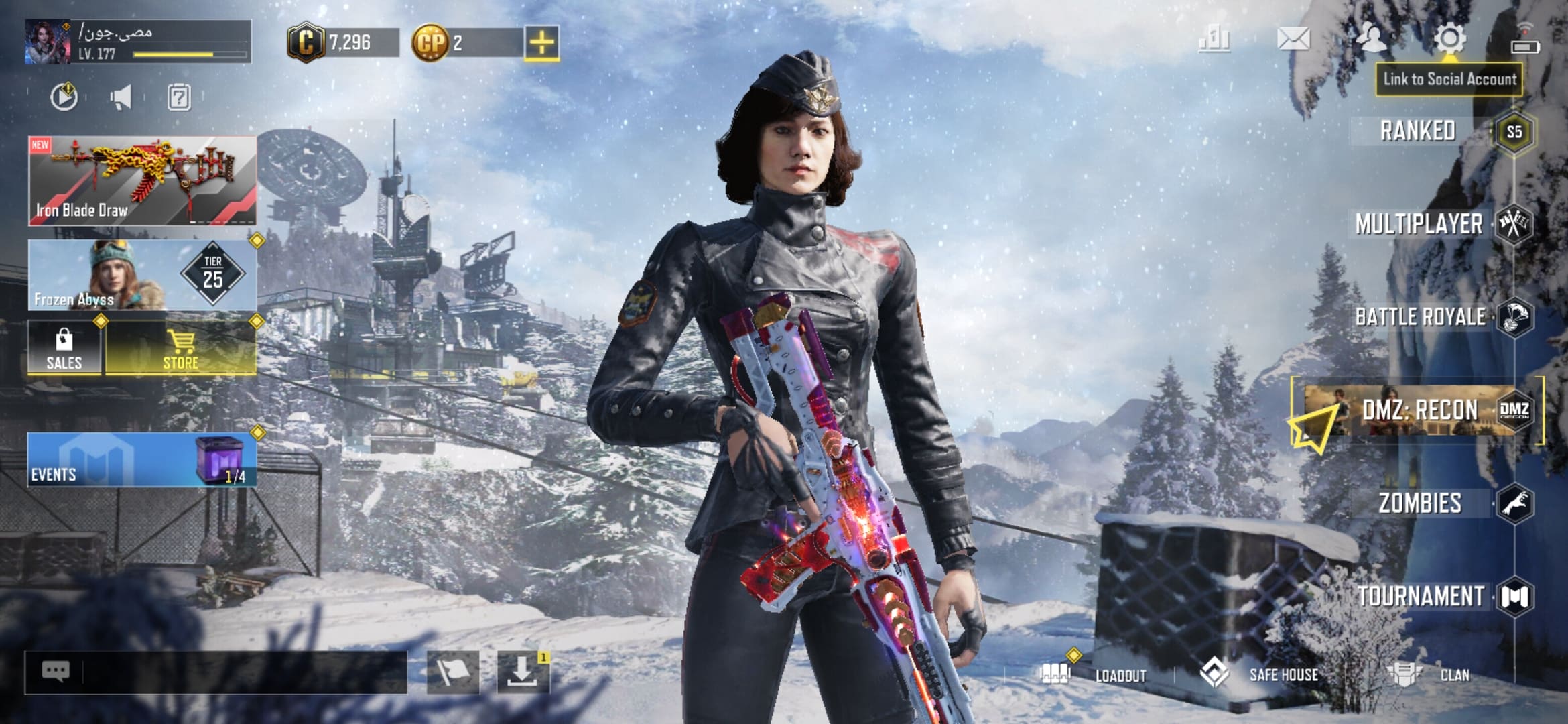The width and height of the screenshot is (1568, 724).
Task: Enter the Store
Action: click(x=181, y=349)
